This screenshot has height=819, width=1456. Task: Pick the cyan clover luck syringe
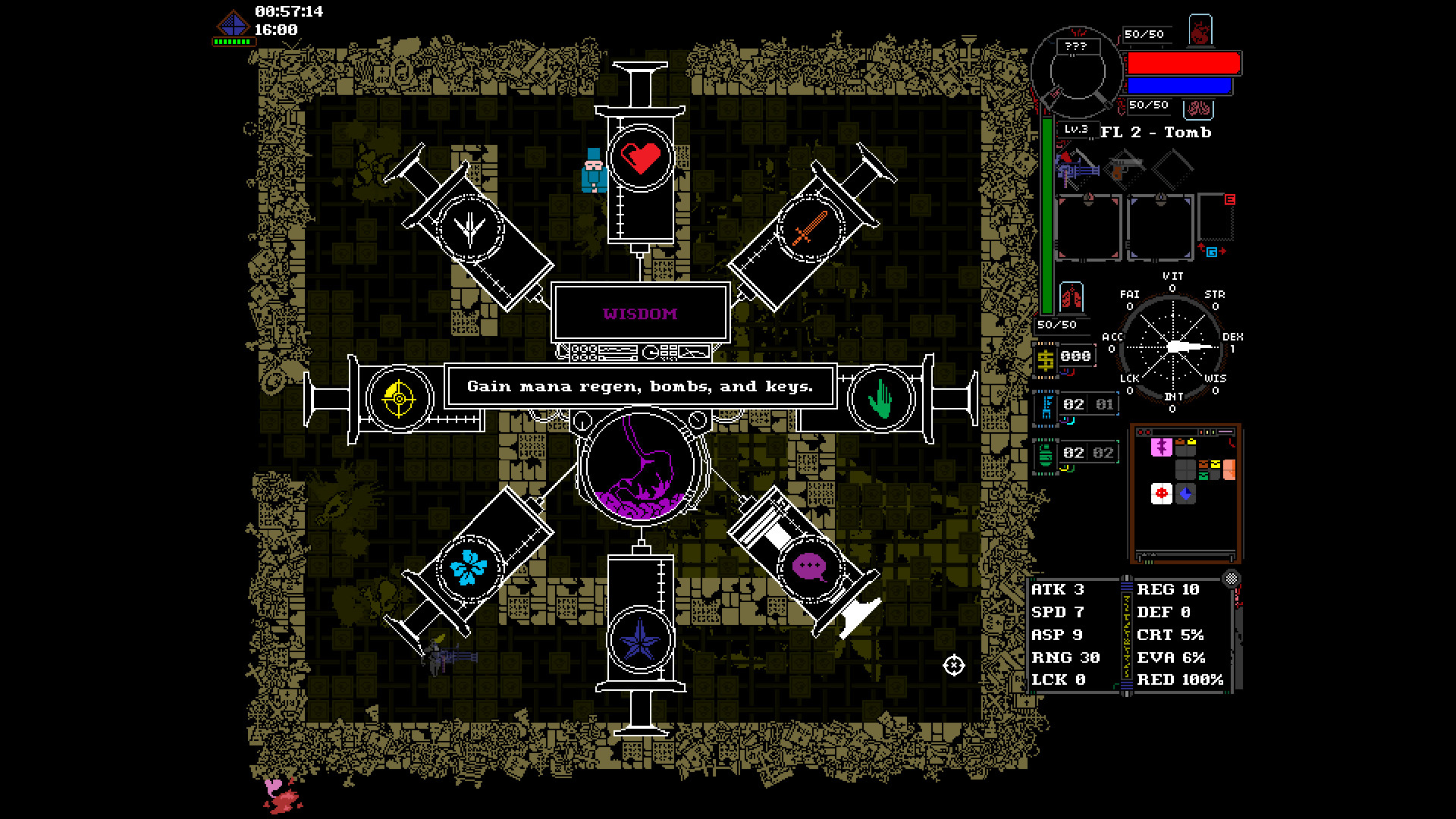click(x=469, y=566)
